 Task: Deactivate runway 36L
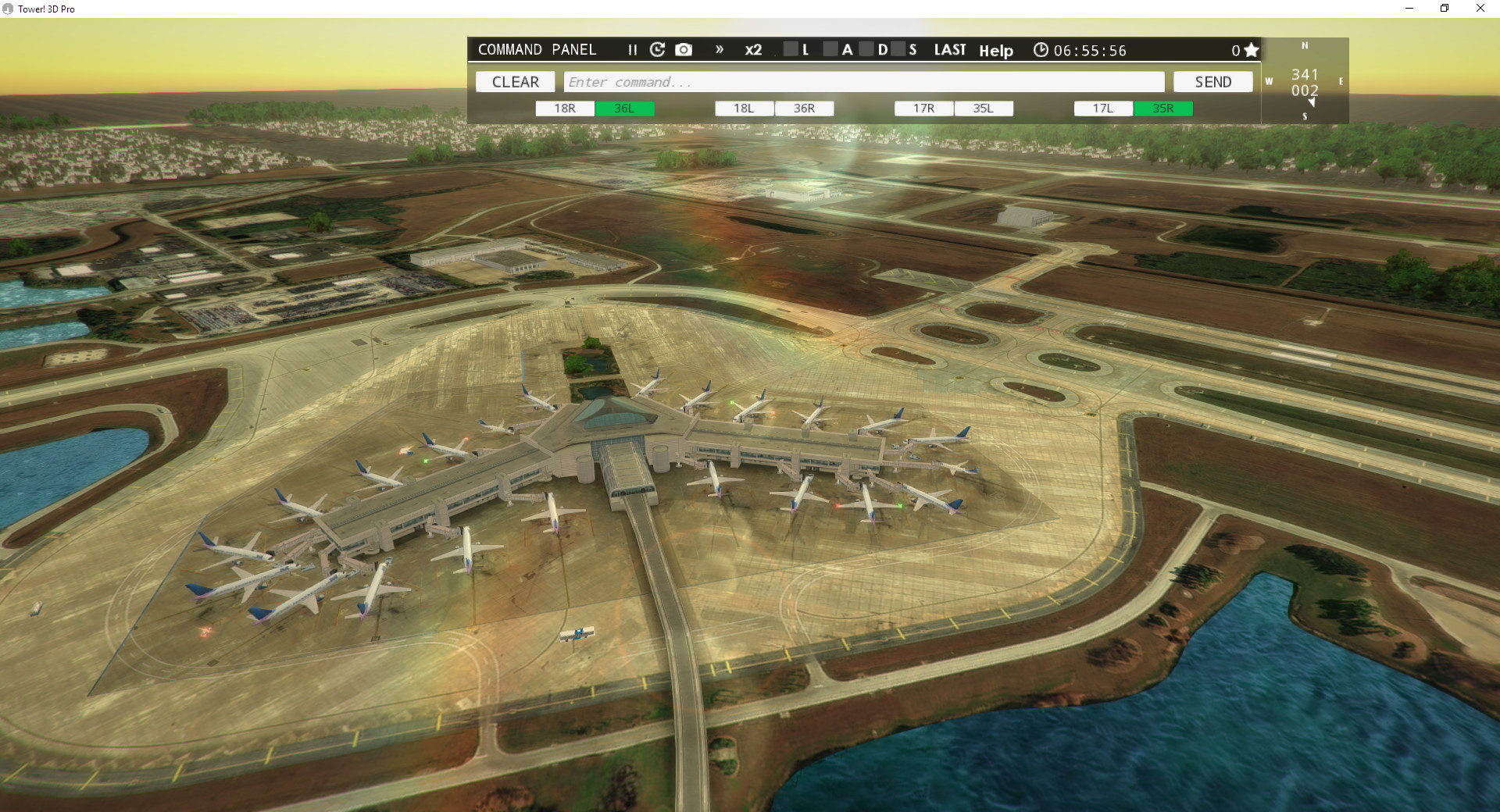626,109
